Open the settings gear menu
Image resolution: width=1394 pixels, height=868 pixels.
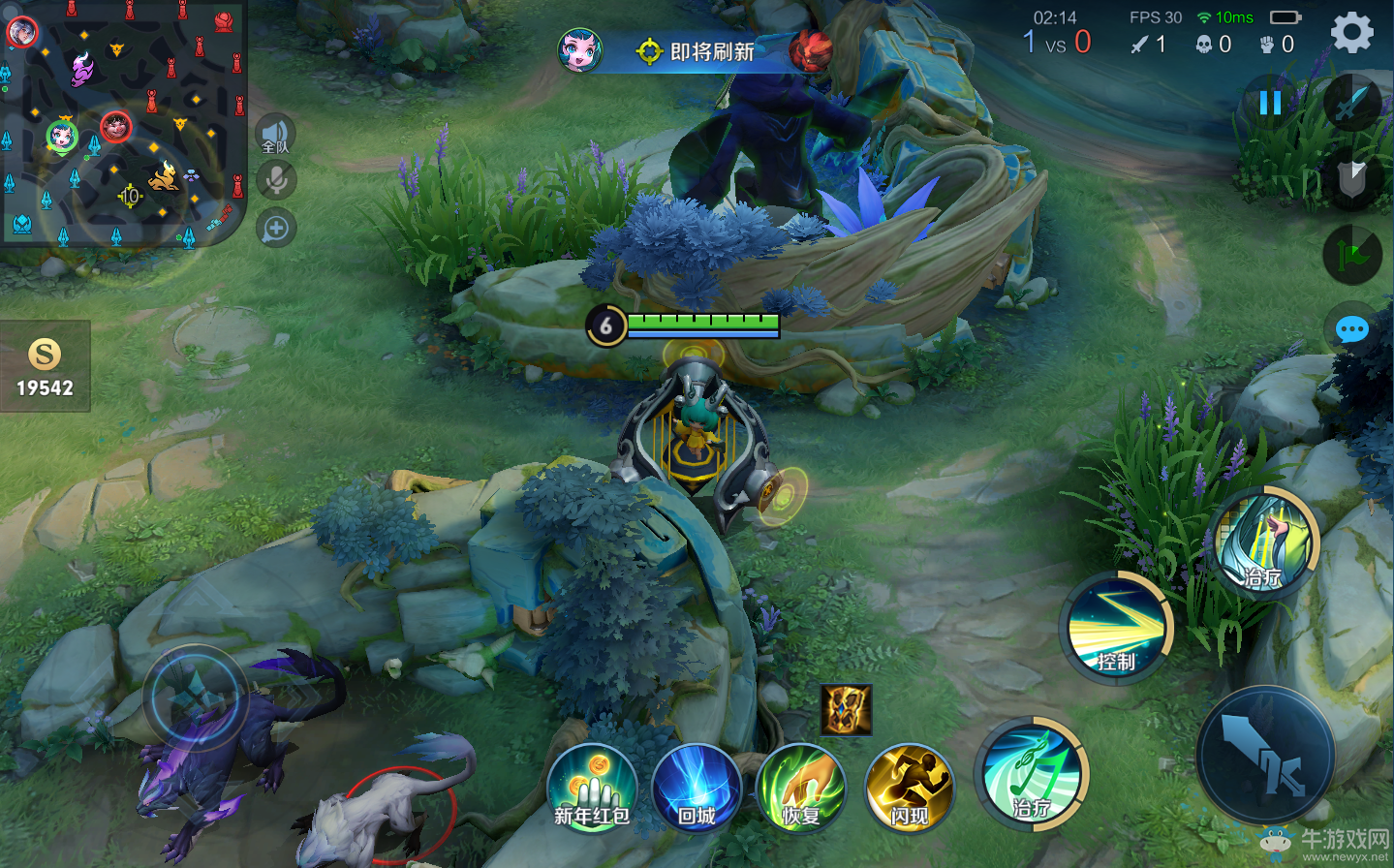tap(1351, 33)
